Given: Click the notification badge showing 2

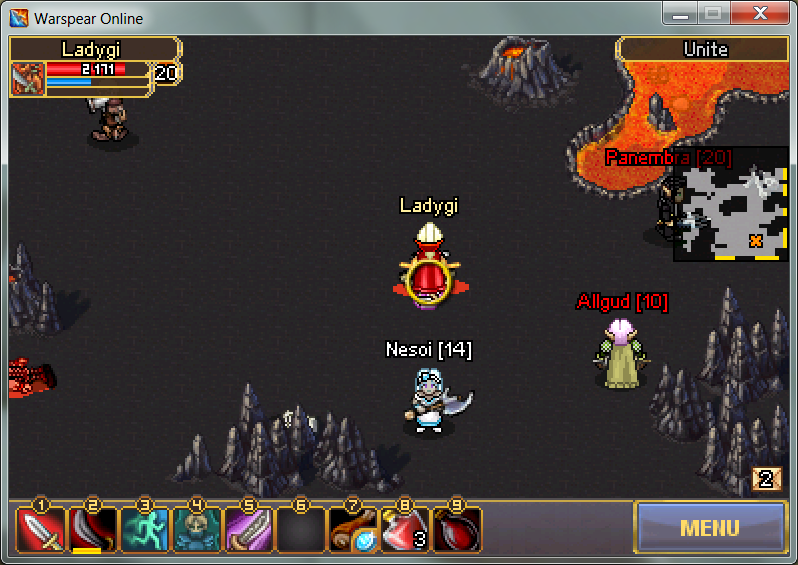Looking at the screenshot, I should pos(766,479).
